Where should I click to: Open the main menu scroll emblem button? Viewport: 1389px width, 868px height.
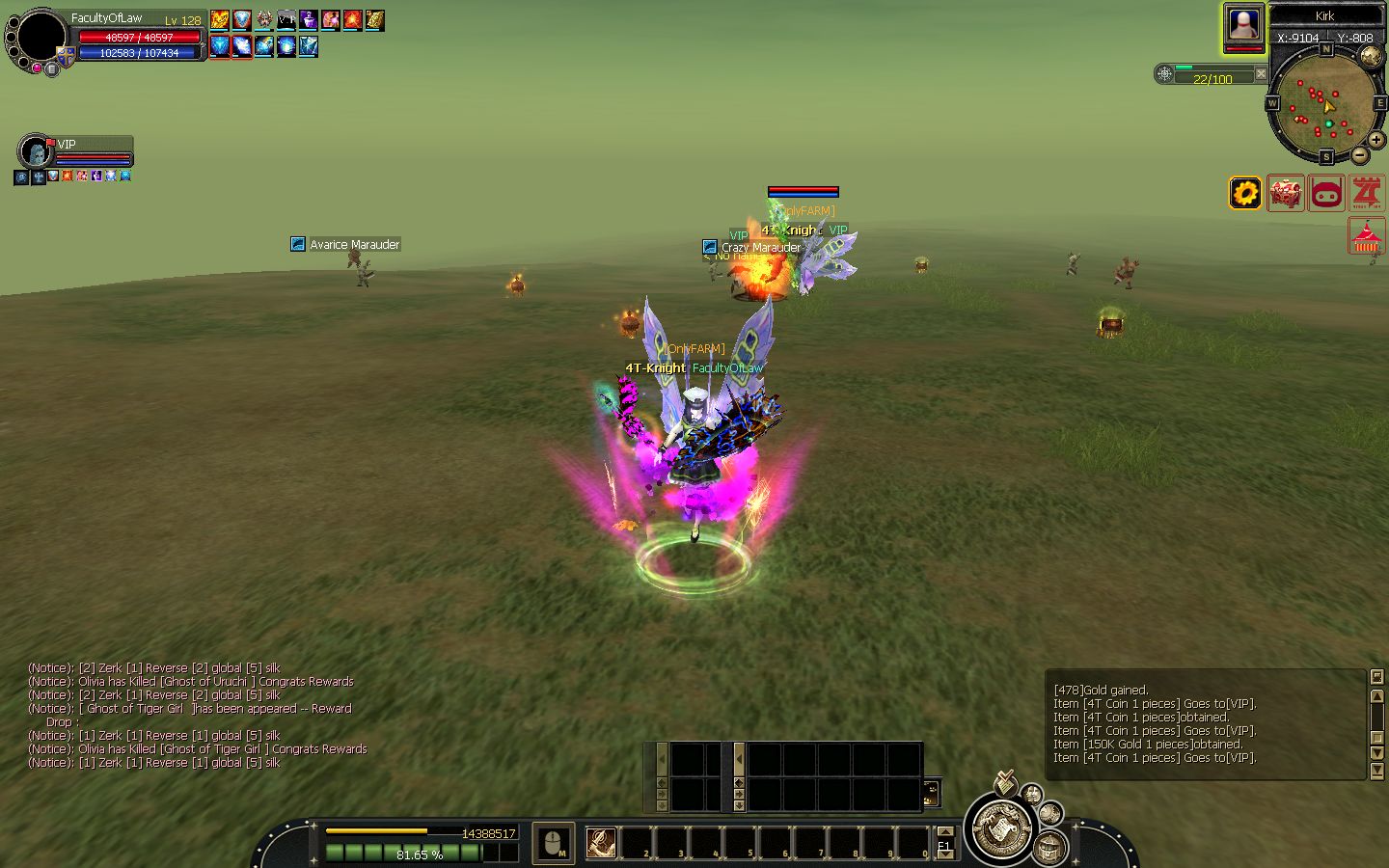(x=1001, y=827)
